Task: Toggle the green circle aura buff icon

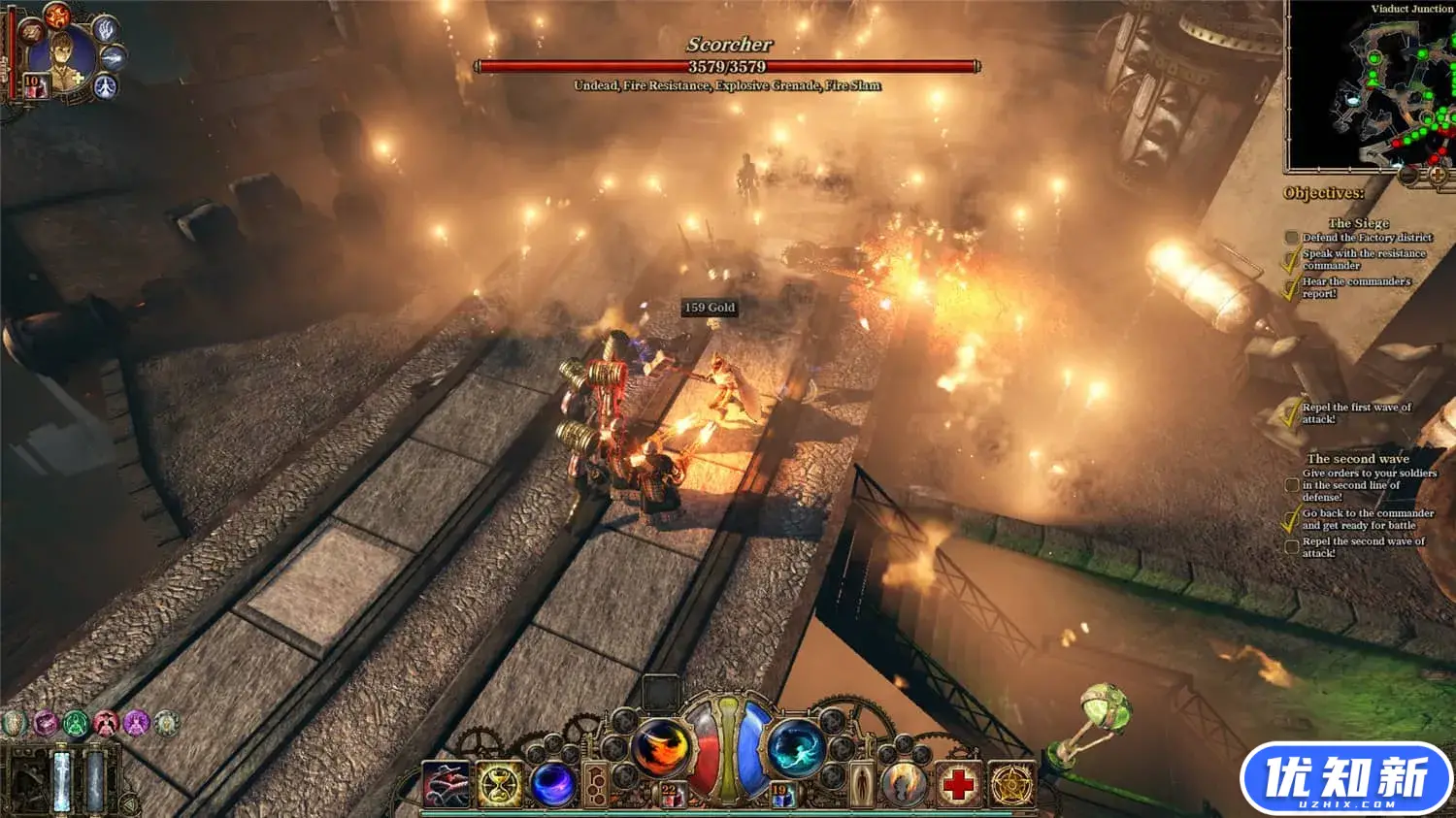Action: [x=76, y=723]
